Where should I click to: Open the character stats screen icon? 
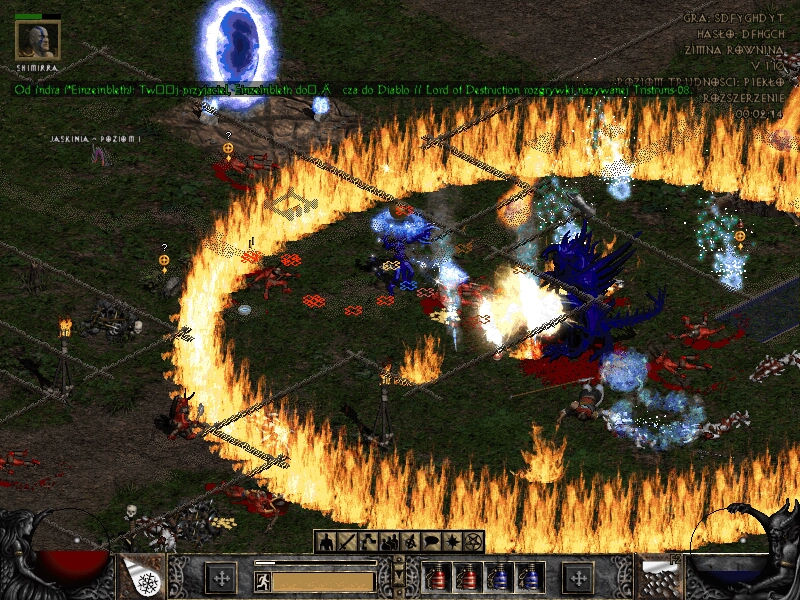(x=324, y=541)
